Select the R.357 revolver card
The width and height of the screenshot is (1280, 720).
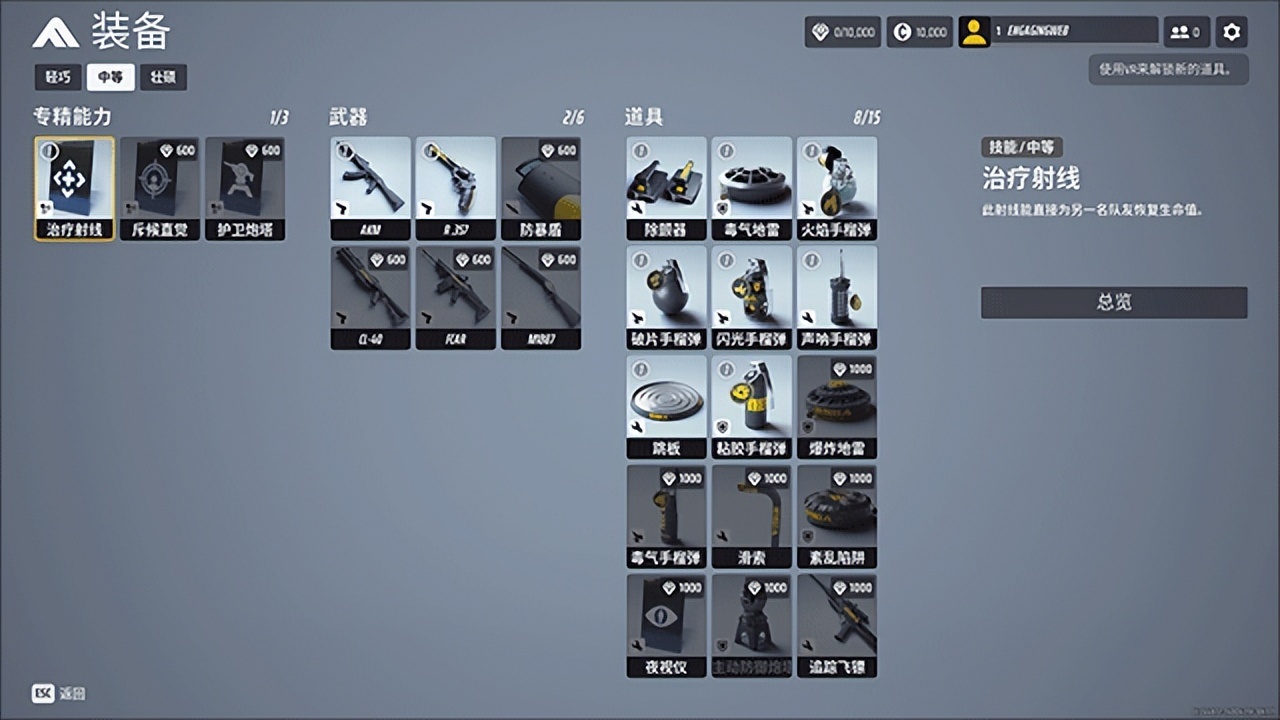[x=455, y=188]
